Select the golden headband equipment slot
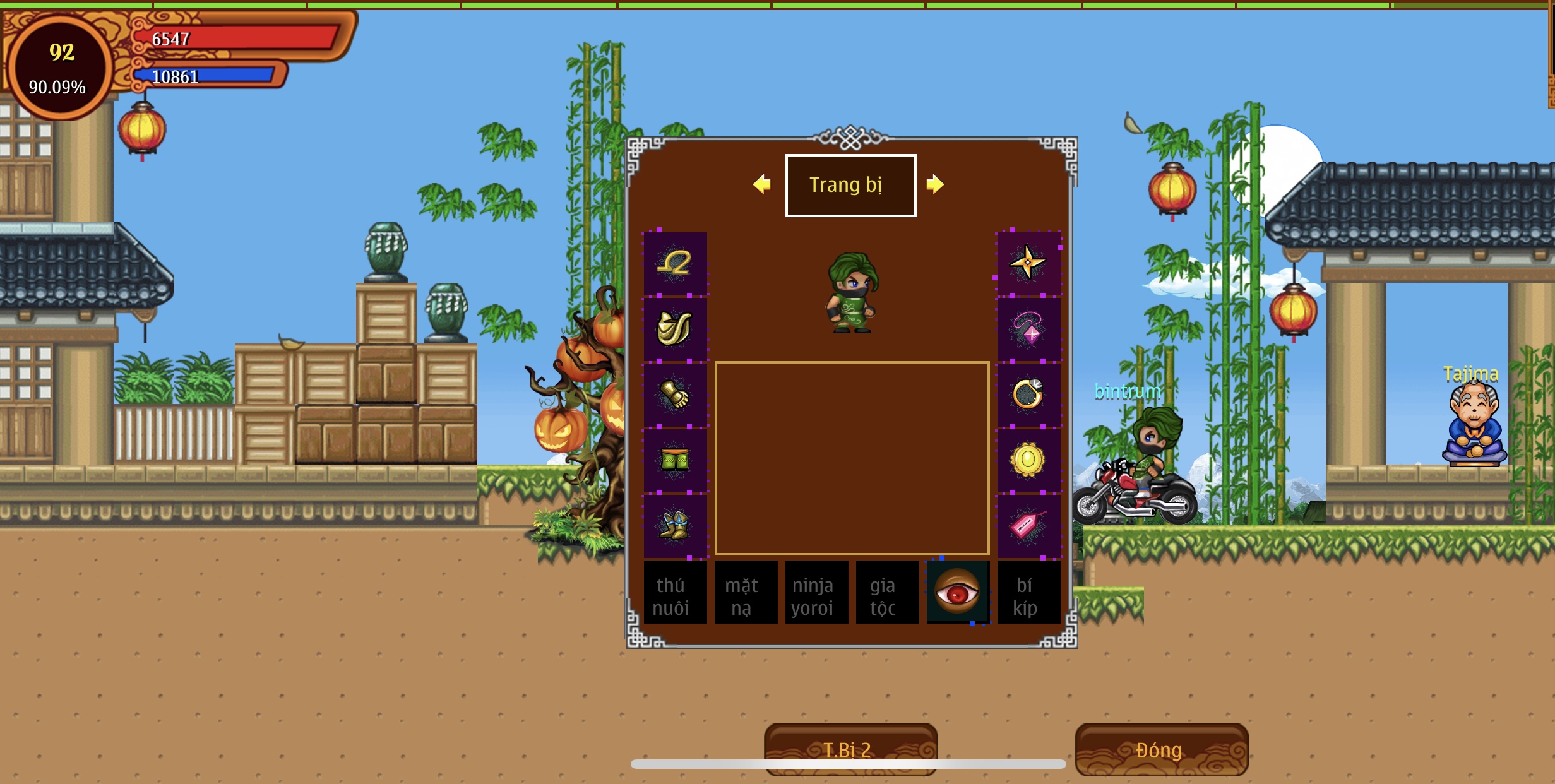This screenshot has width=1555, height=784. click(x=675, y=263)
